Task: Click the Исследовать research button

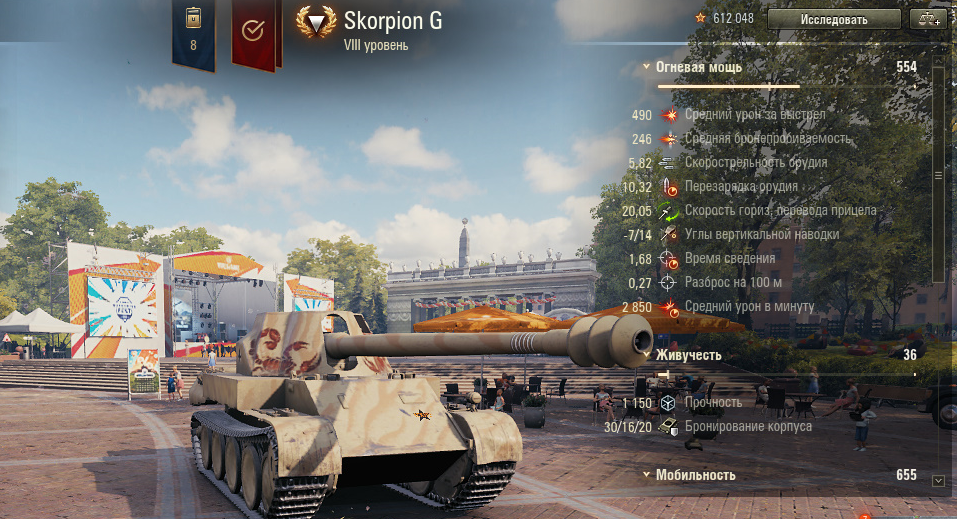Action: tap(834, 19)
